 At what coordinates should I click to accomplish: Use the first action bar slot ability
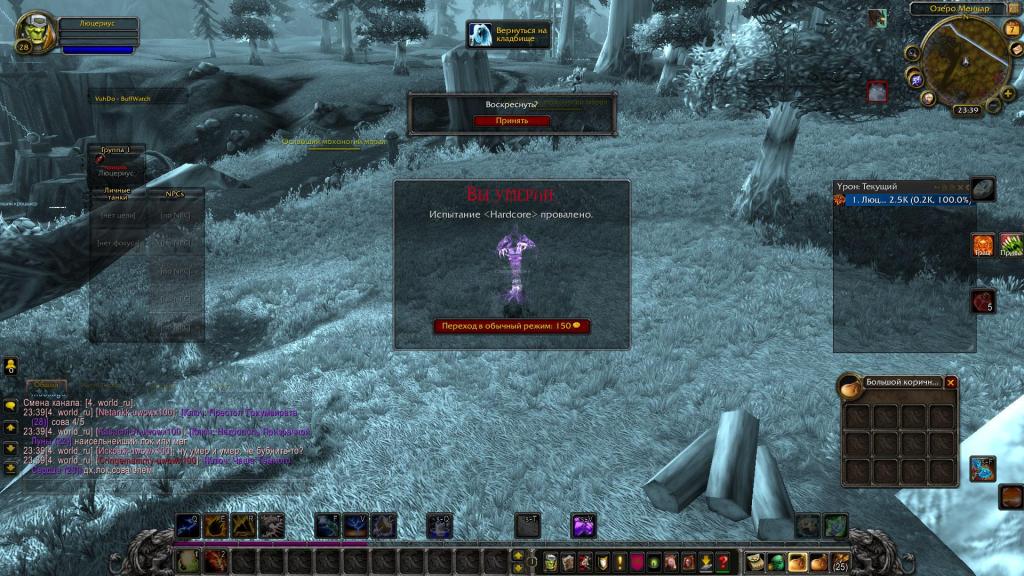pyautogui.click(x=188, y=560)
